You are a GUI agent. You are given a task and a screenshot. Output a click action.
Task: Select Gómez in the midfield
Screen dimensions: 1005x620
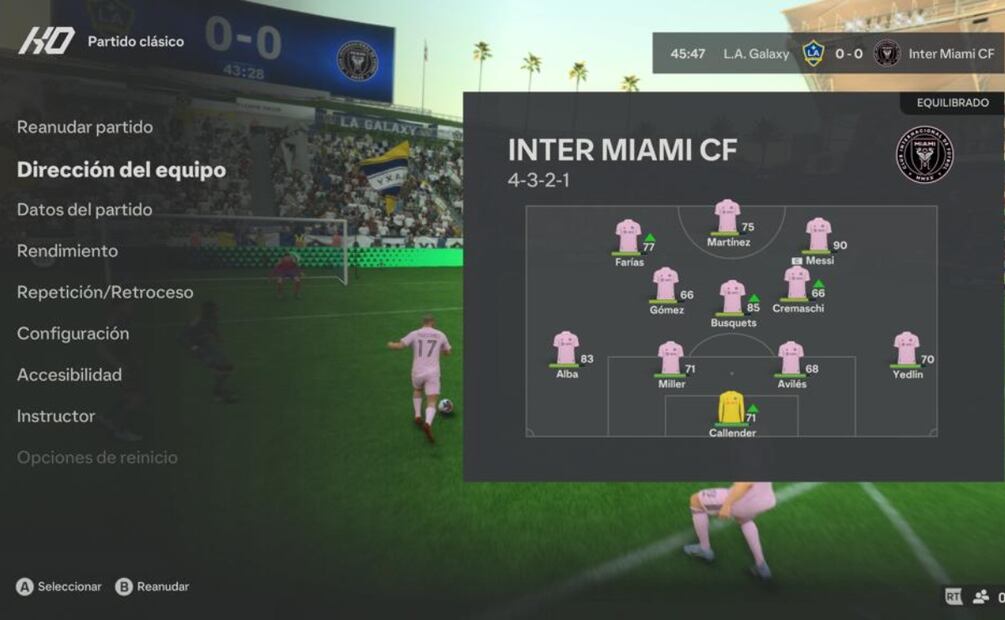coord(665,284)
